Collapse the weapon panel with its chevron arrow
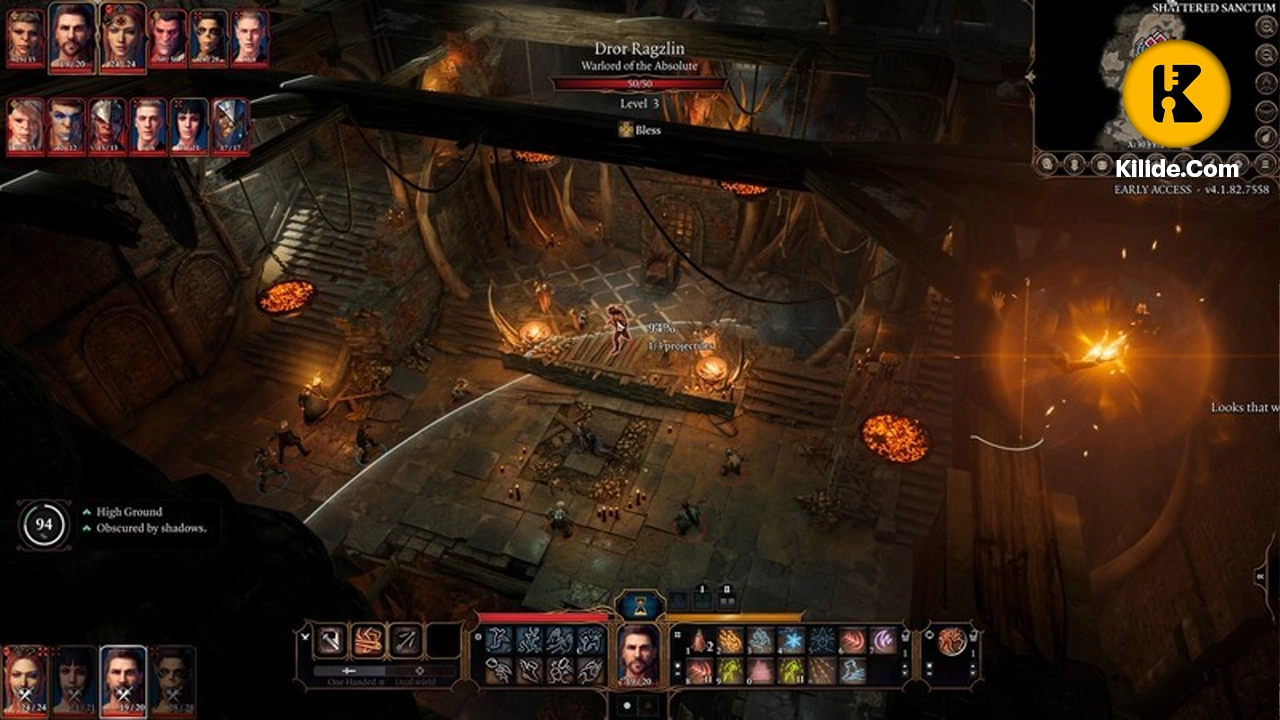 click(x=304, y=636)
